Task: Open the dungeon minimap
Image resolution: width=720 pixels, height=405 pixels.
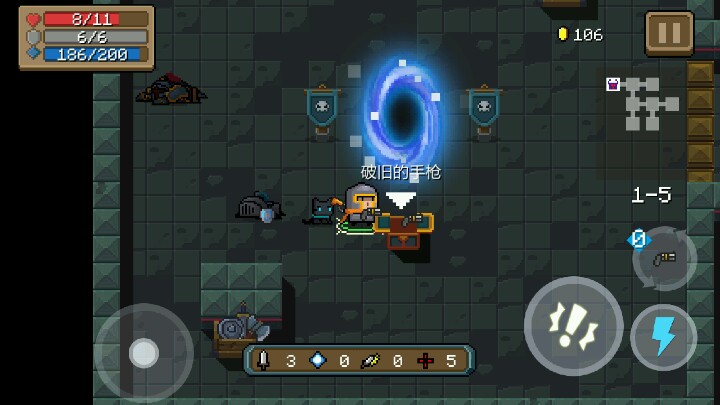Action: pyautogui.click(x=644, y=103)
